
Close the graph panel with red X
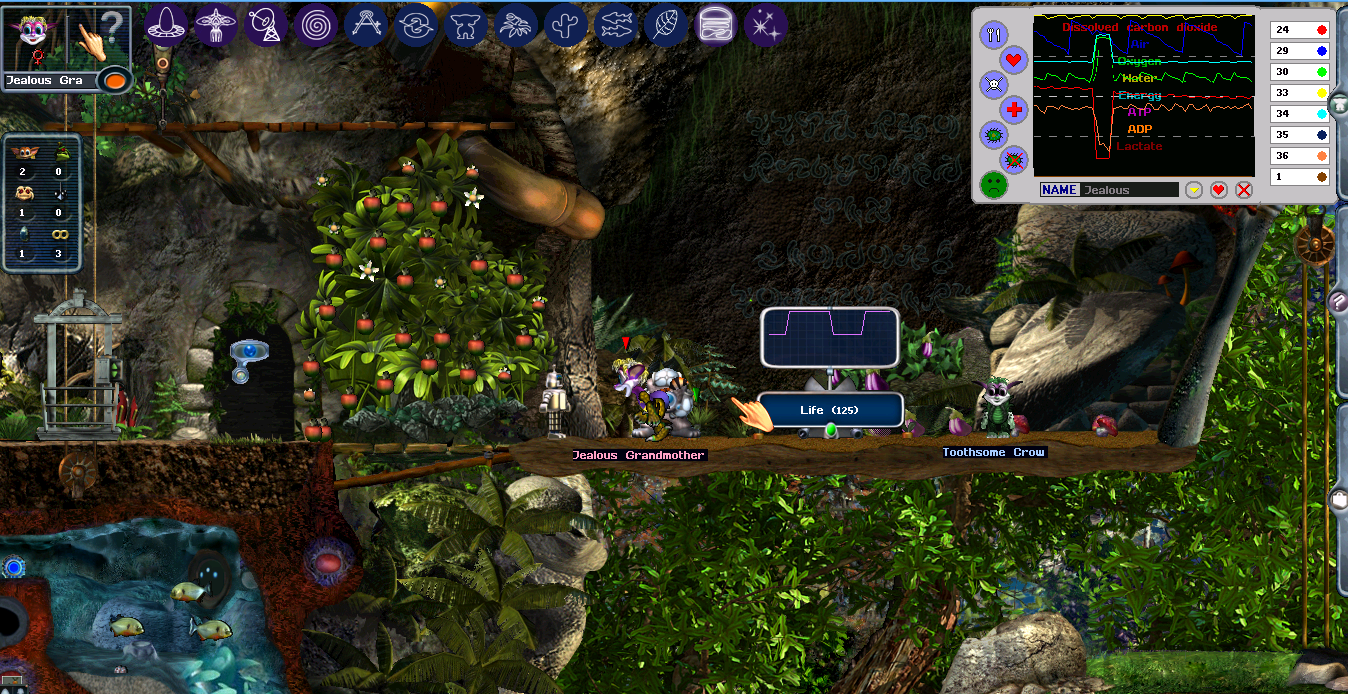[1244, 190]
